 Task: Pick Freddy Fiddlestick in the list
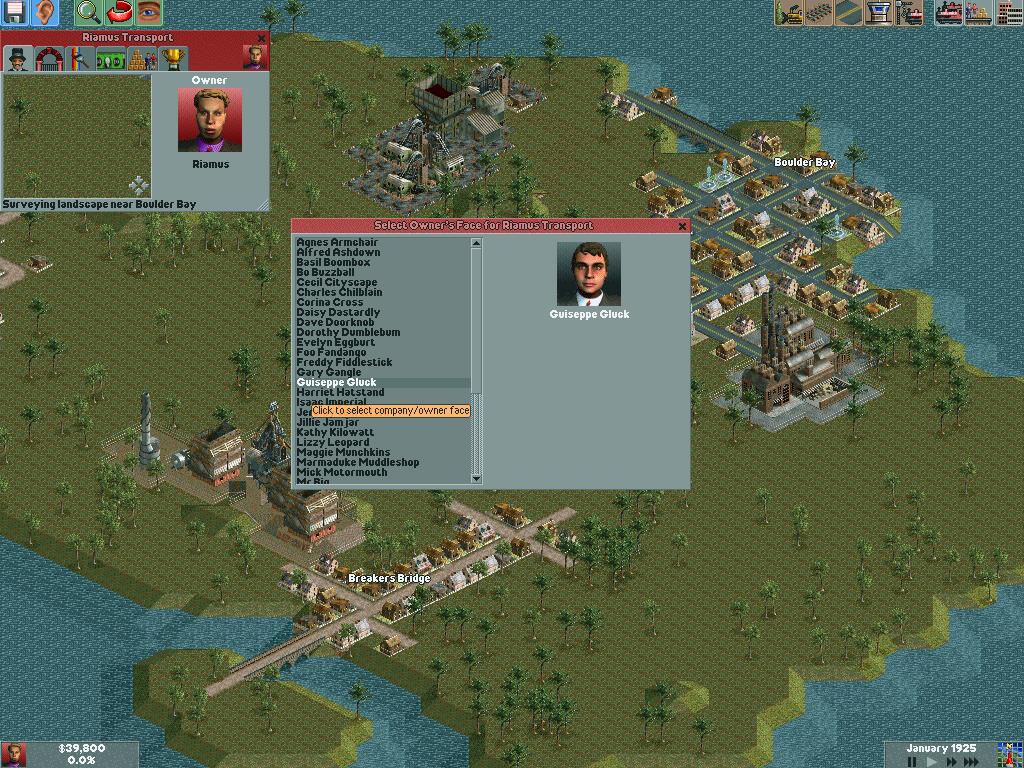click(344, 363)
